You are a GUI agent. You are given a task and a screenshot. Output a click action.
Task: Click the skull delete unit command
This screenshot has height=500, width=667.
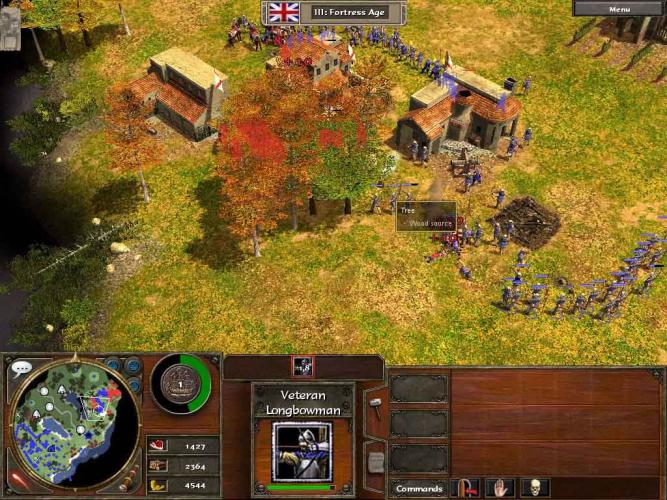534,488
